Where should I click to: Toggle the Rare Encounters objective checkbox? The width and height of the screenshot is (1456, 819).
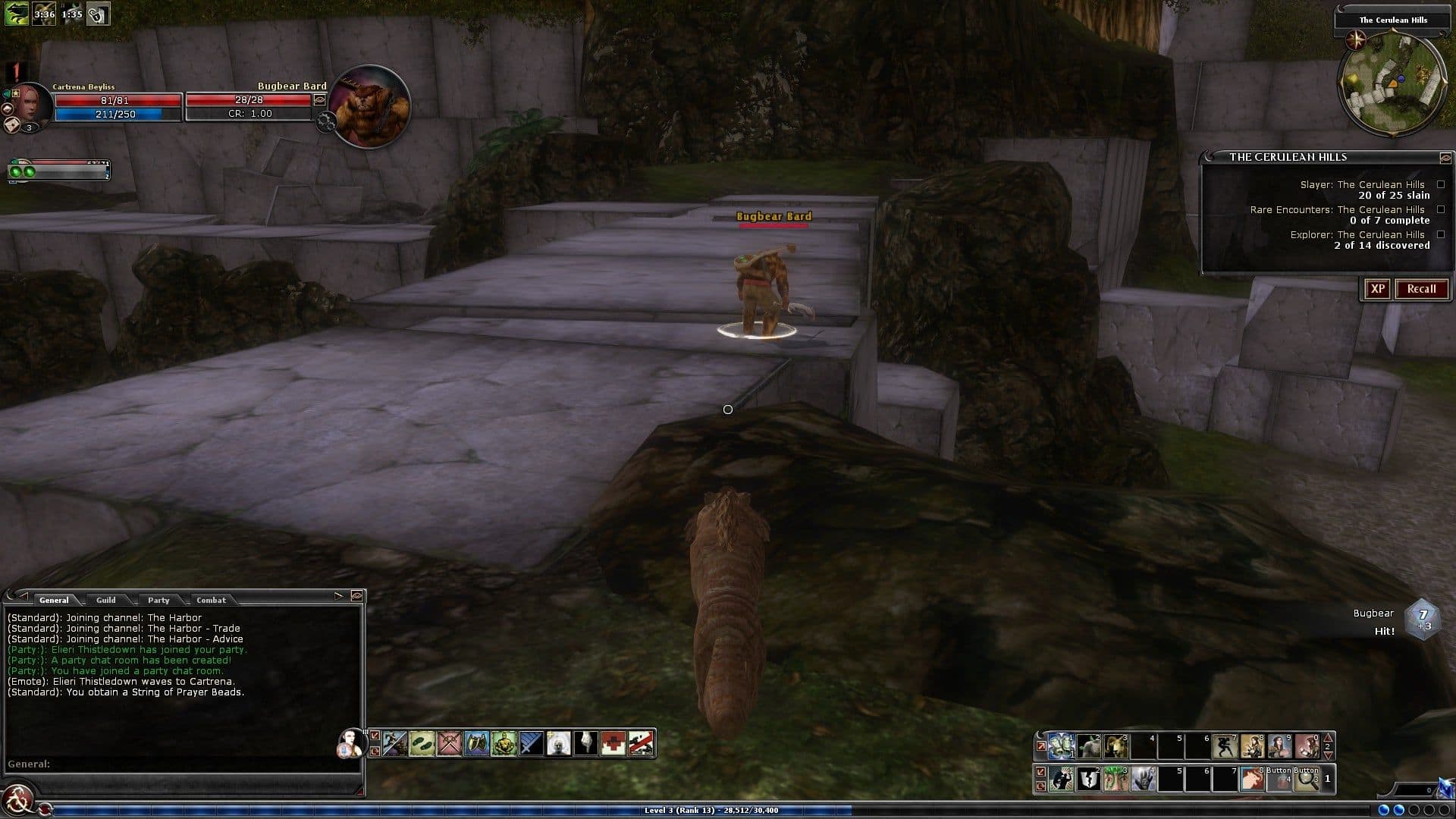[1441, 209]
